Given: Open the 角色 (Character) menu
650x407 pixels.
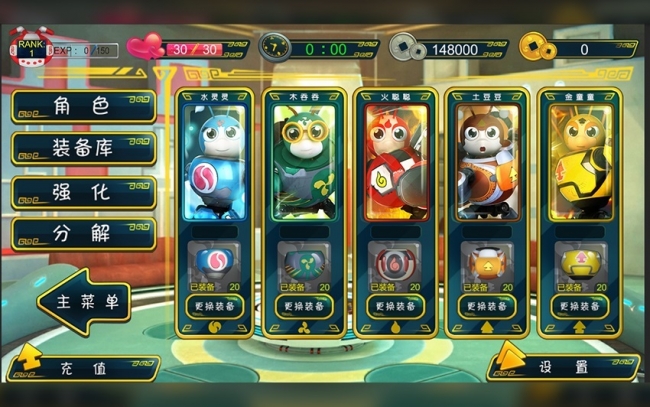Looking at the screenshot, I should point(84,107).
